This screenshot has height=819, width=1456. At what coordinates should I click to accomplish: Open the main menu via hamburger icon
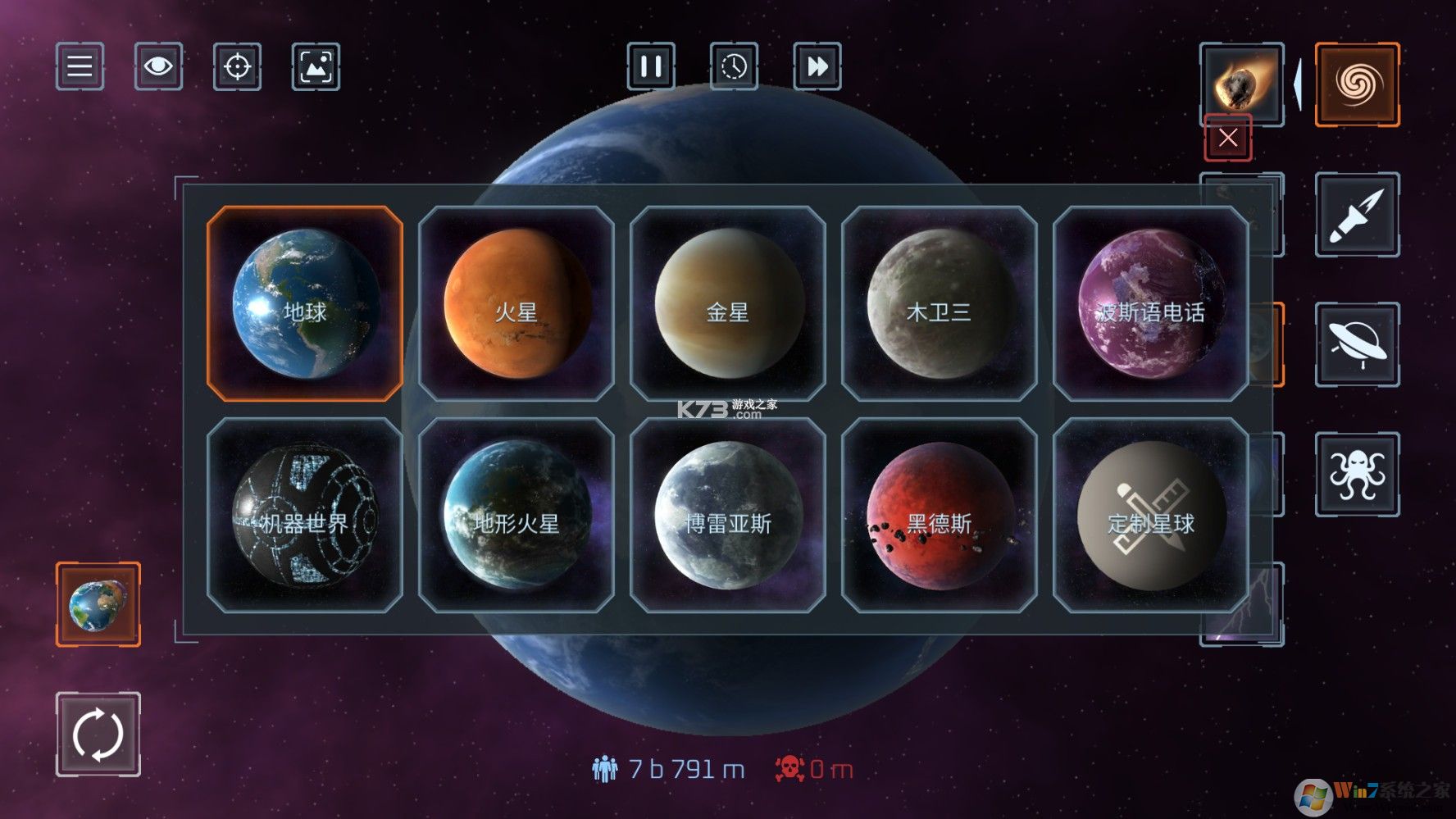[79, 67]
